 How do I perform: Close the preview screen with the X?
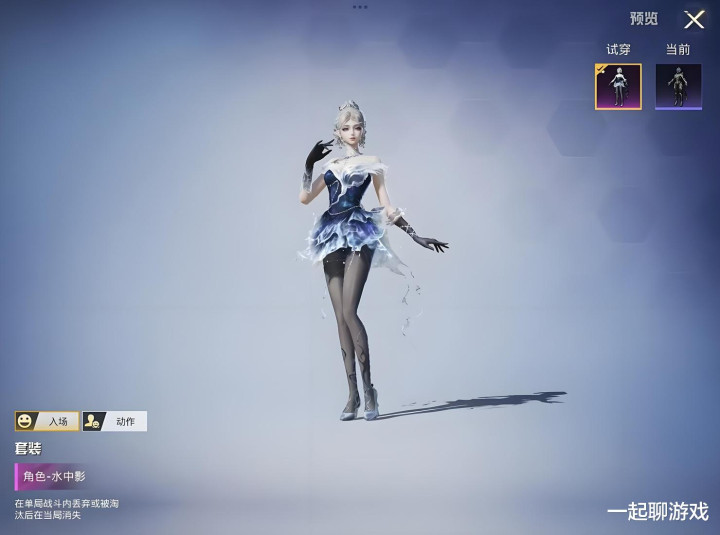pyautogui.click(x=694, y=19)
